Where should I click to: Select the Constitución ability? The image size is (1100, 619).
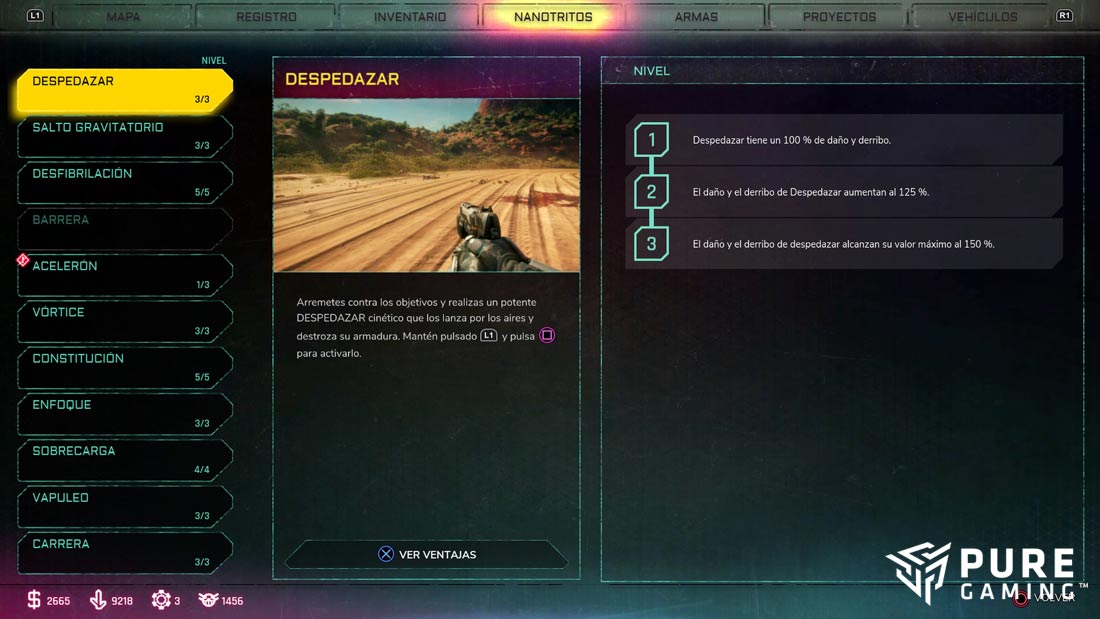coord(125,367)
